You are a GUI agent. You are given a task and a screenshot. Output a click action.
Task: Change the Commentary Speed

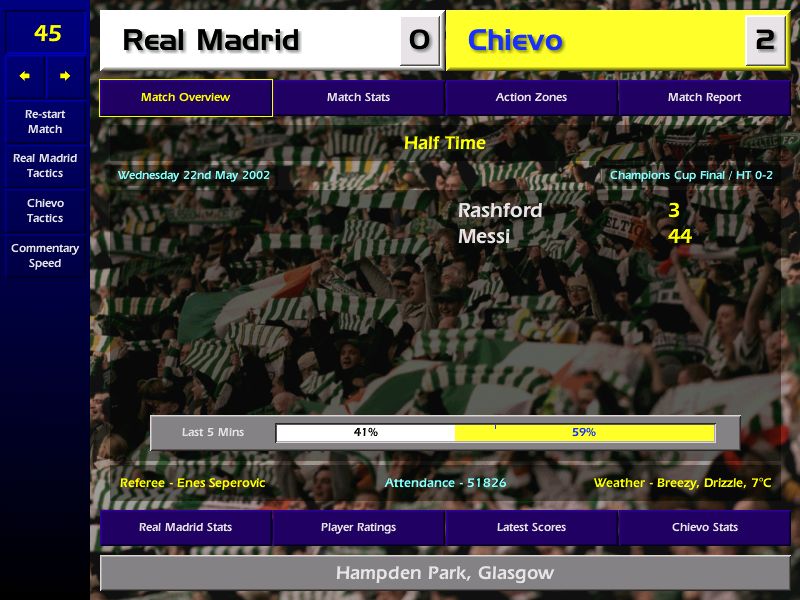(45, 256)
